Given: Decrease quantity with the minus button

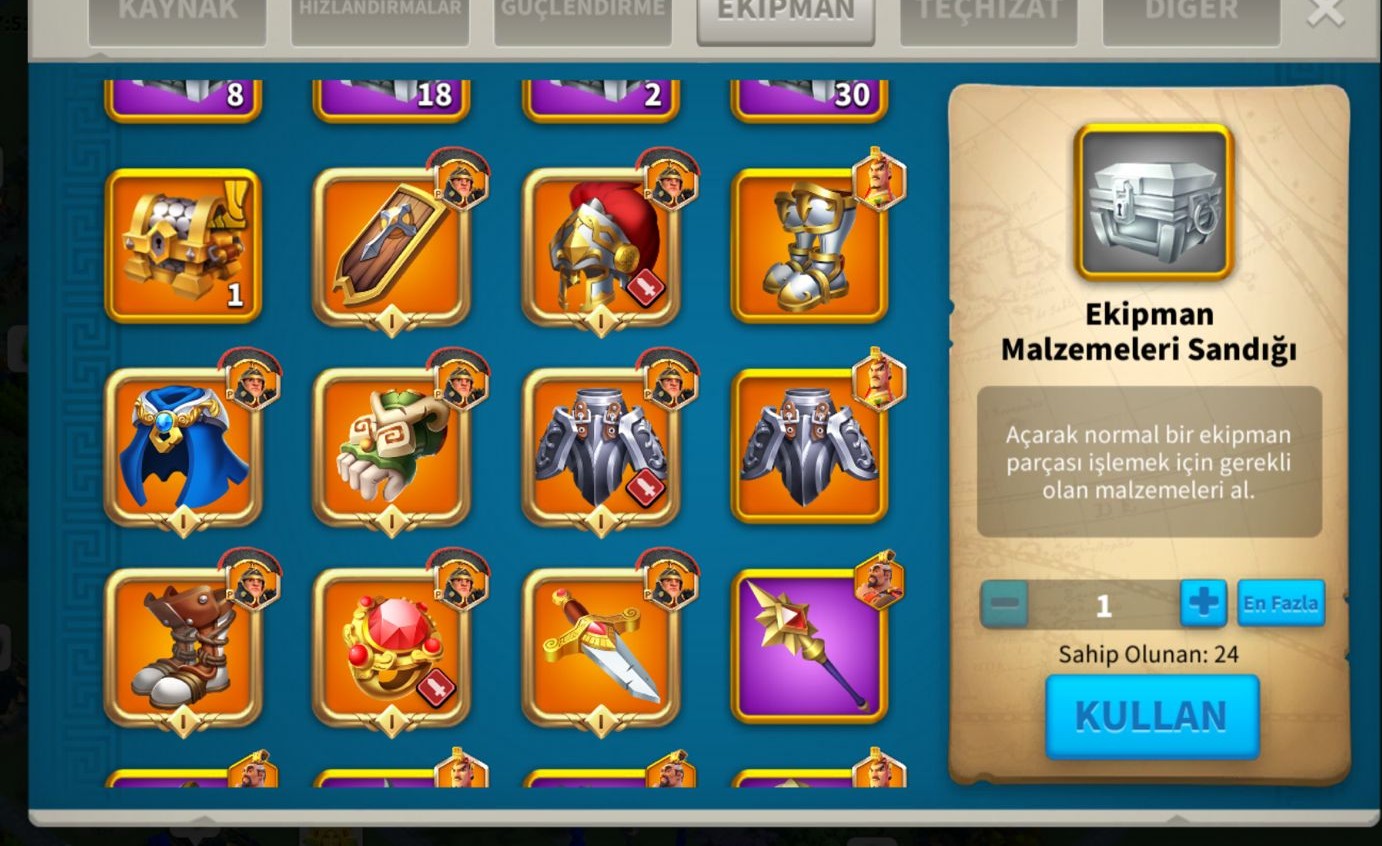Looking at the screenshot, I should coord(1004,604).
